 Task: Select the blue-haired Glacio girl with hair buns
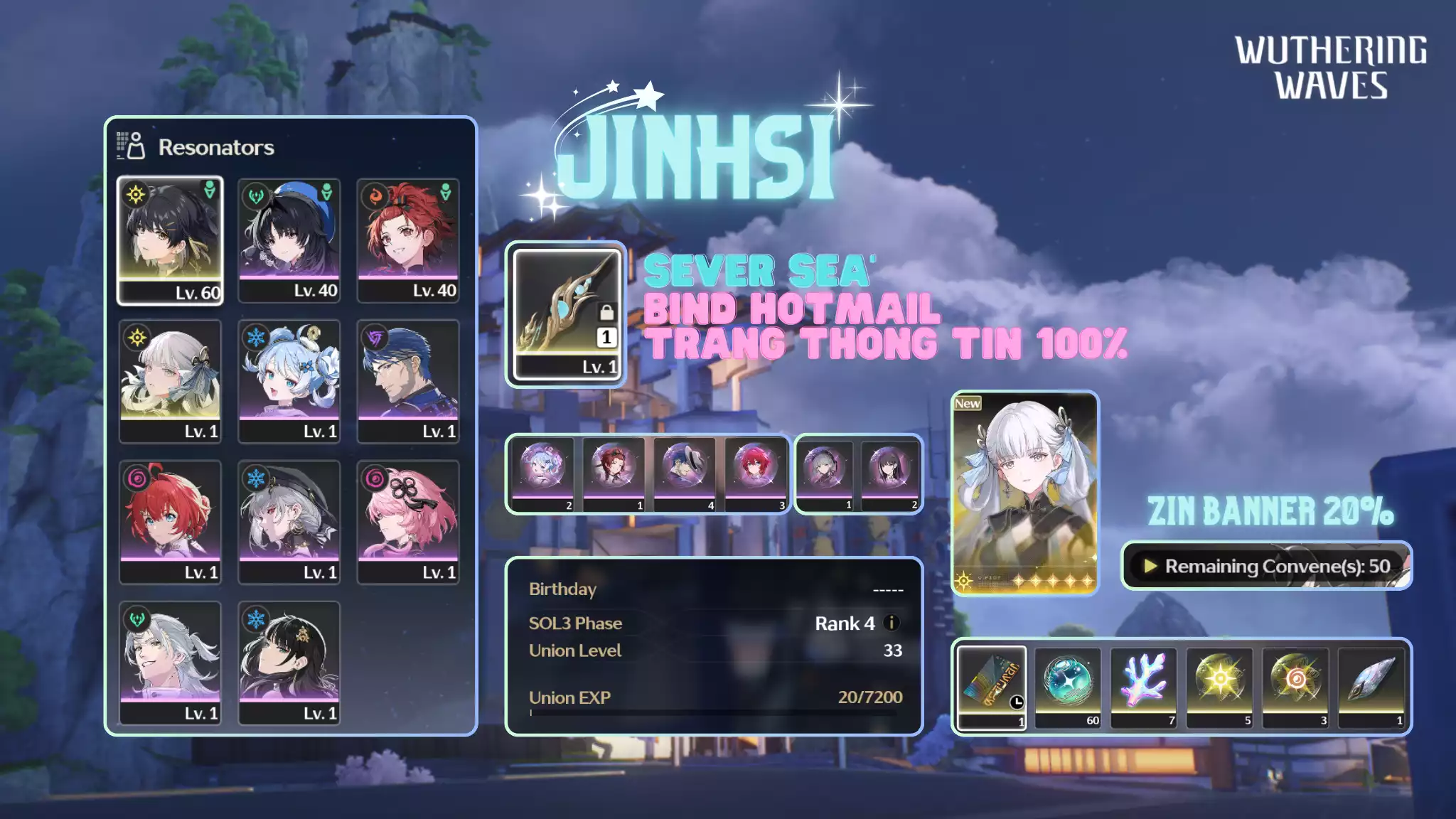click(x=289, y=381)
